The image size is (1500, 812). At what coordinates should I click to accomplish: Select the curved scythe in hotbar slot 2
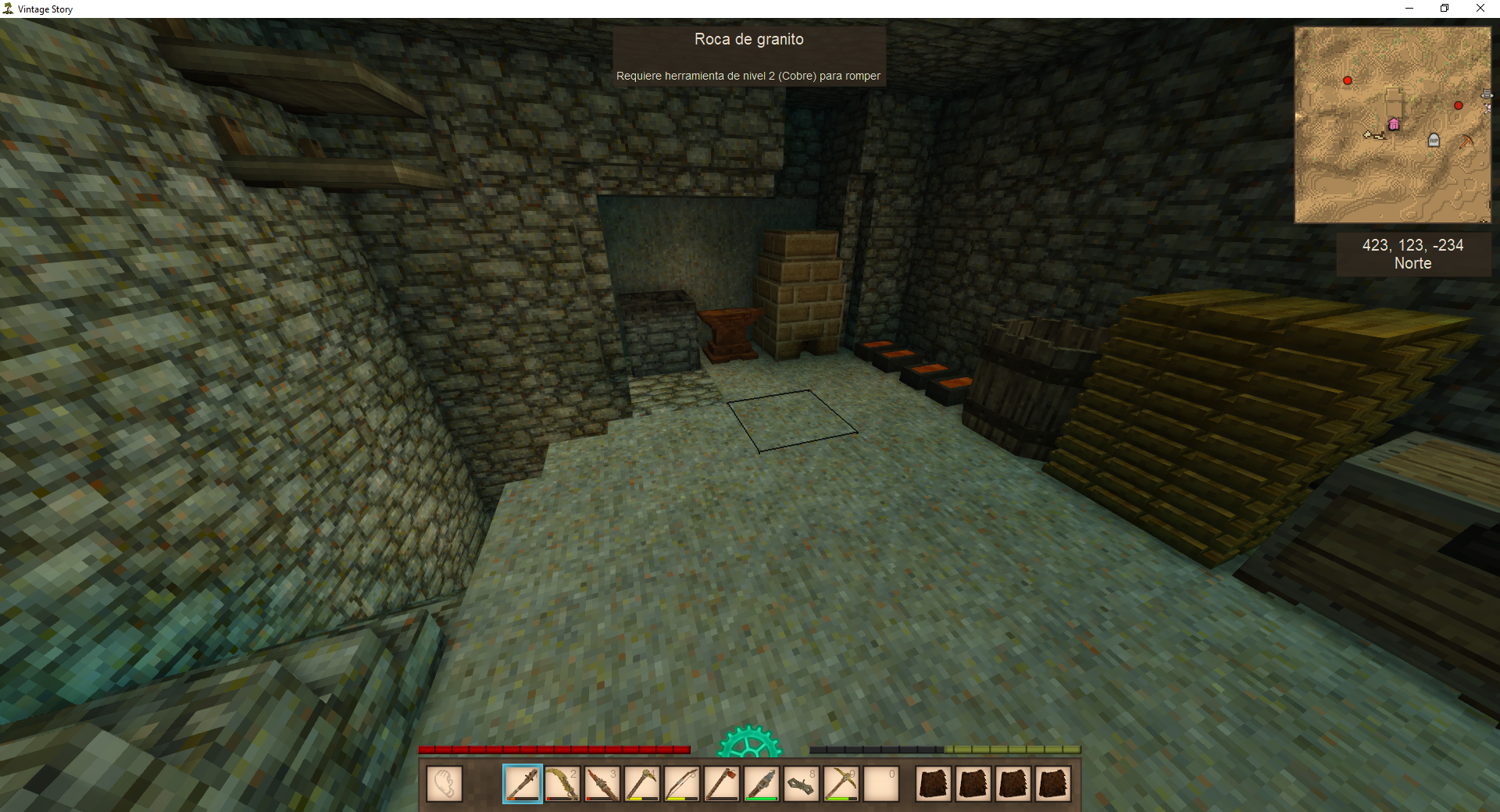point(562,783)
